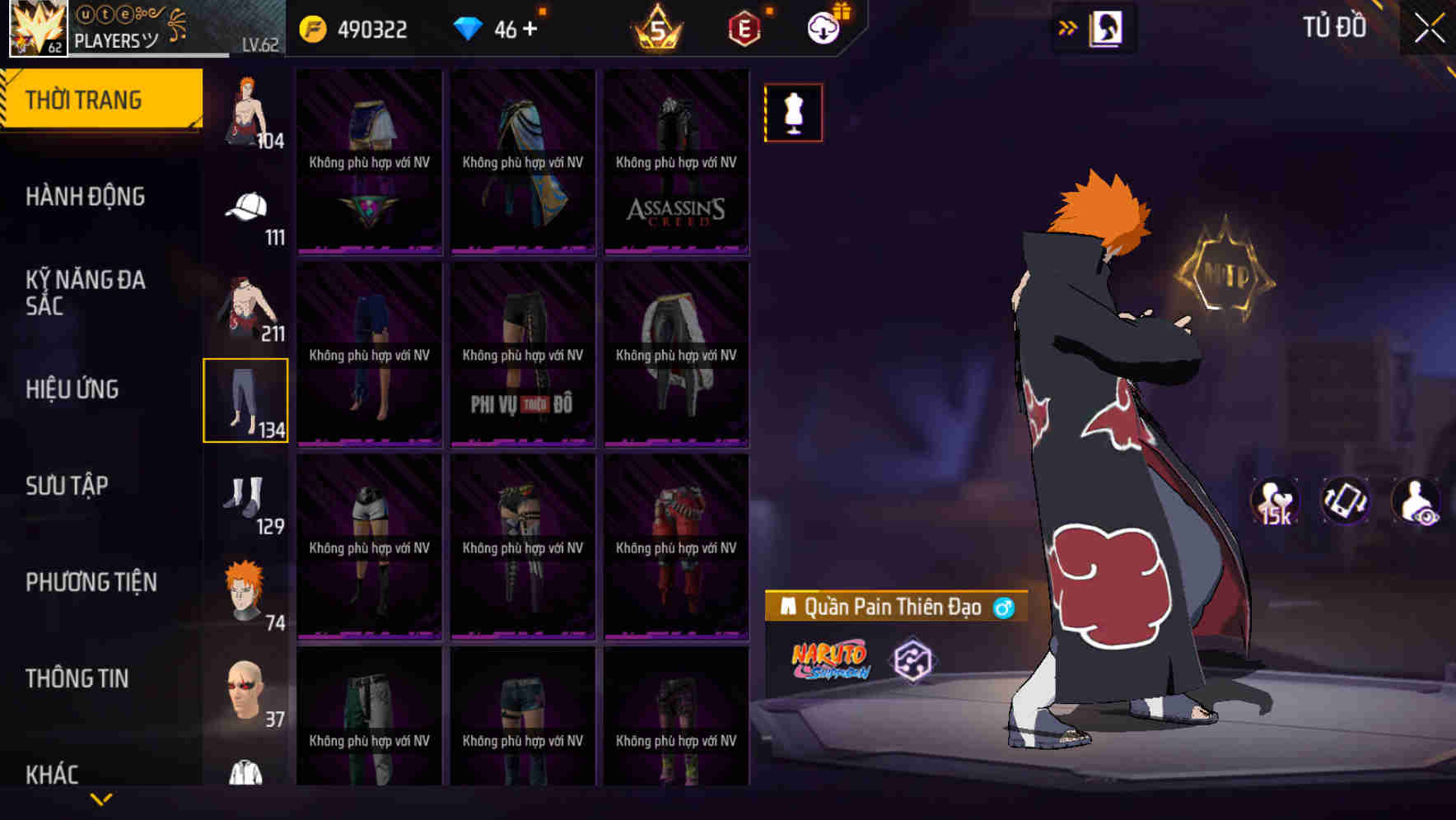This screenshot has width=1456, height=820.
Task: Click the rank badge showing level 5
Action: tap(660, 27)
